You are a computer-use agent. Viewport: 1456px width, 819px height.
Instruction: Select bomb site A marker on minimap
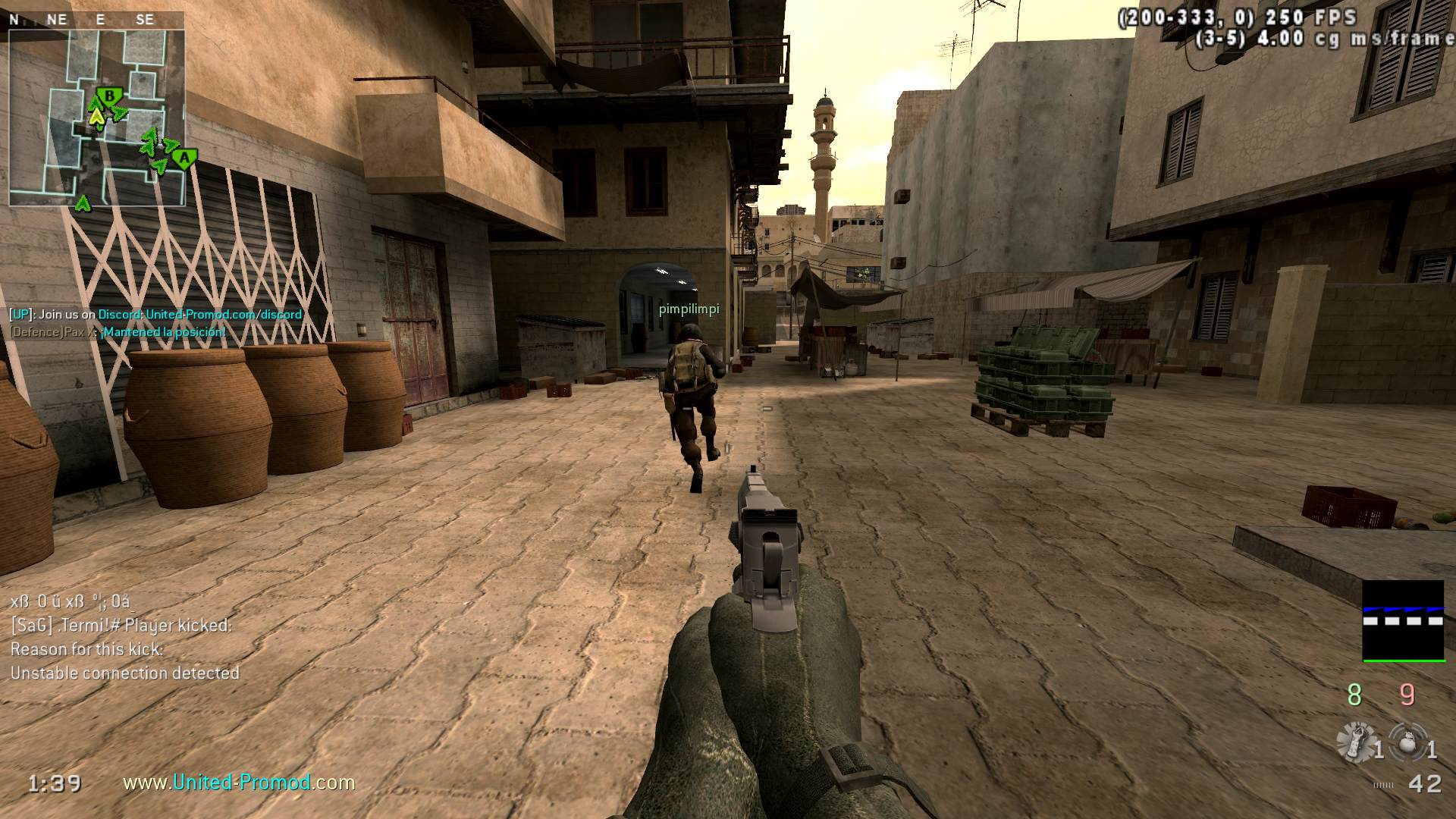point(184,158)
